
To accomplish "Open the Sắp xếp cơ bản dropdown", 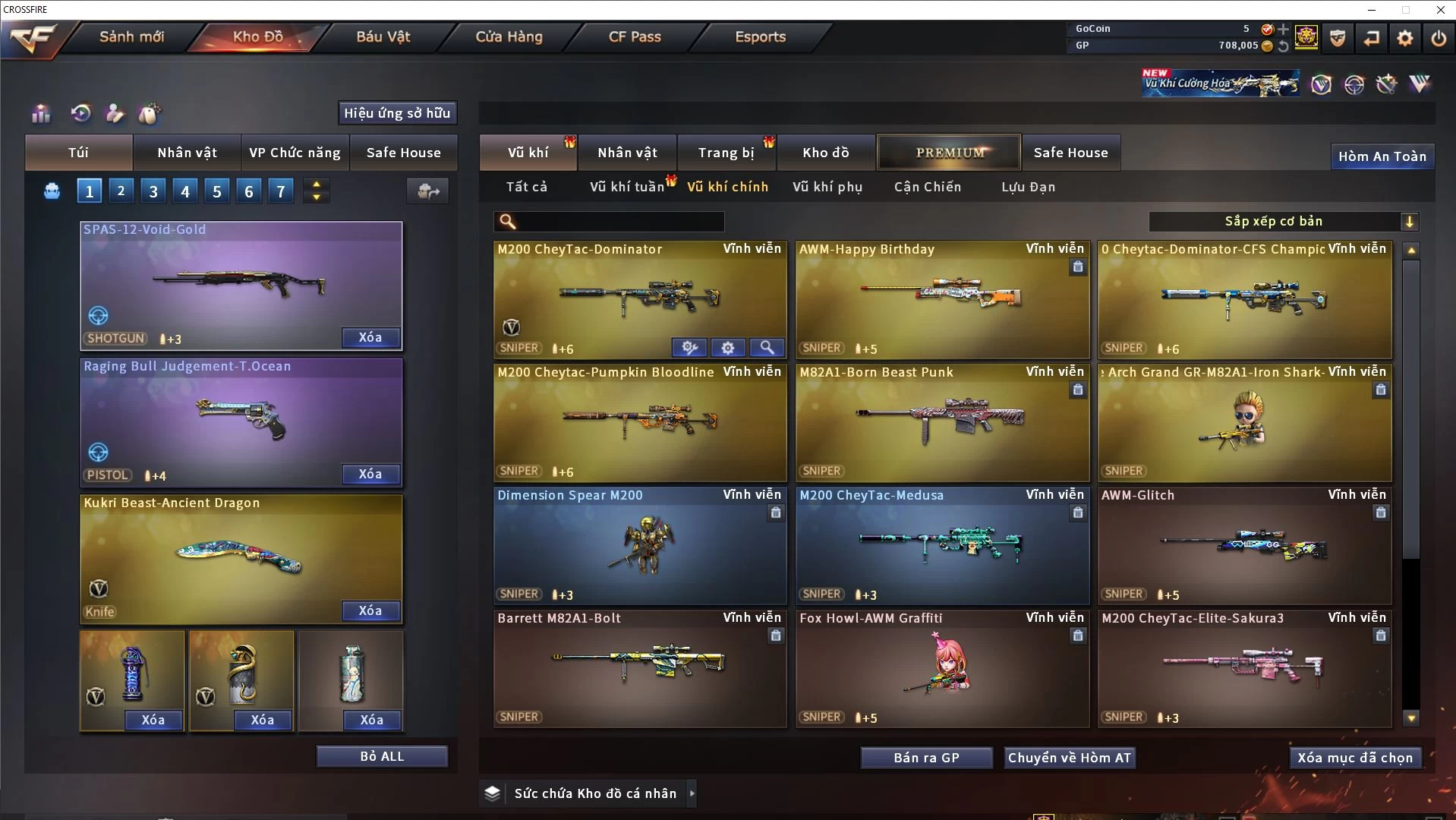I will 1283,222.
